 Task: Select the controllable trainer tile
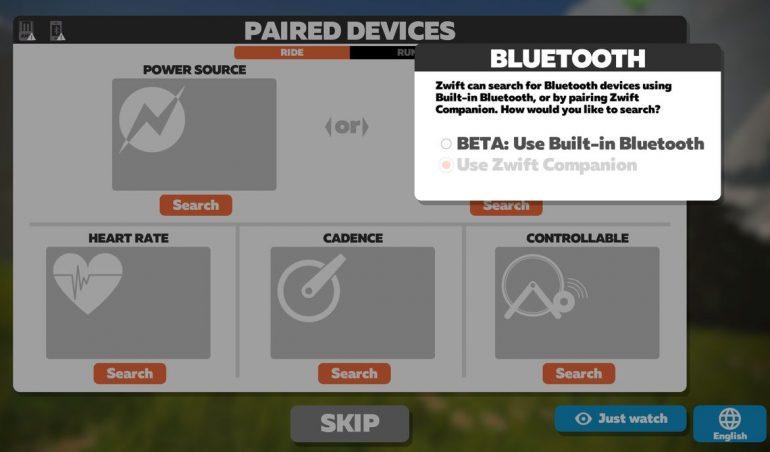(x=577, y=302)
